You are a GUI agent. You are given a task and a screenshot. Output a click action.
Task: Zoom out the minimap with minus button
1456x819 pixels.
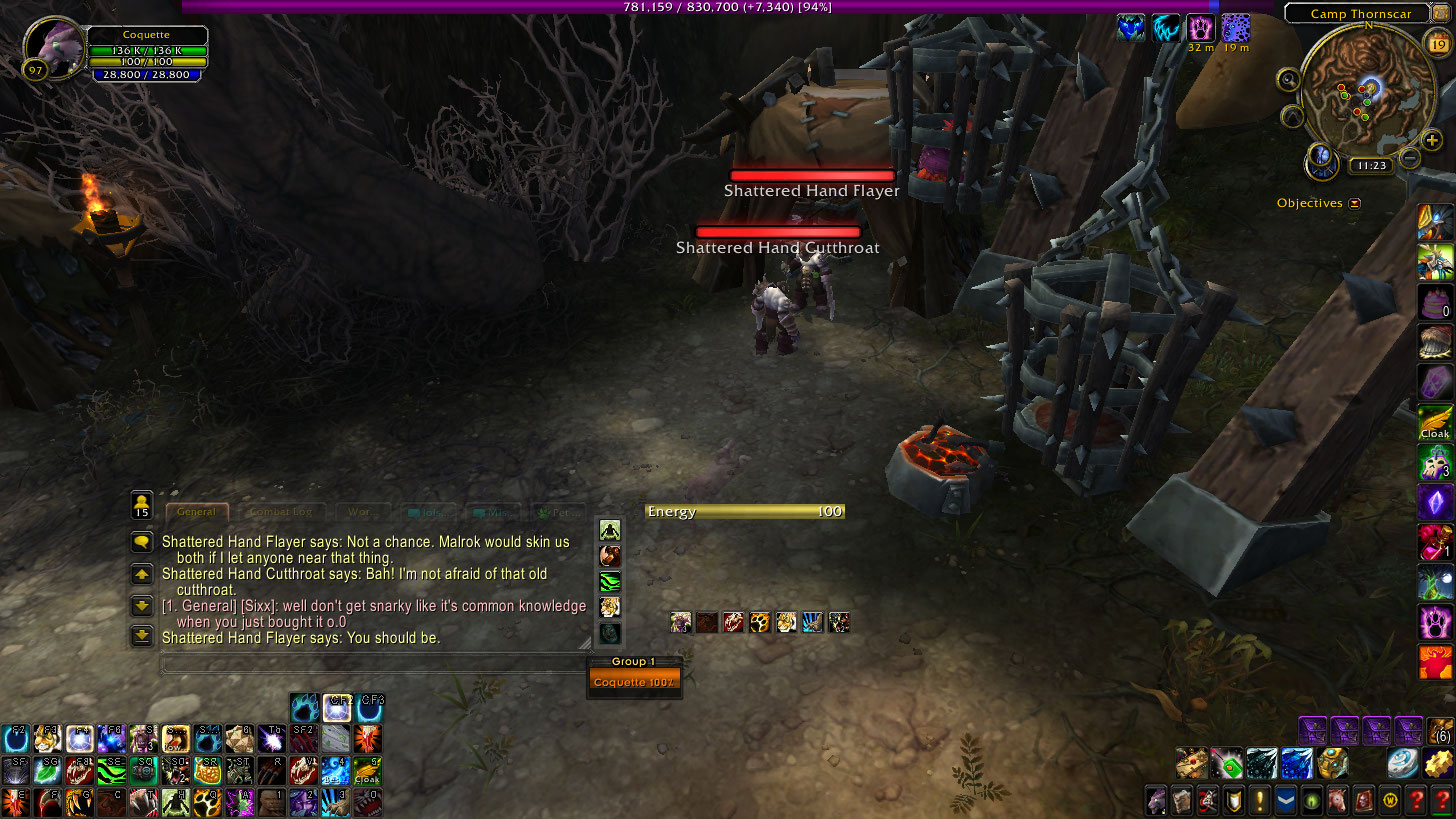click(x=1409, y=158)
